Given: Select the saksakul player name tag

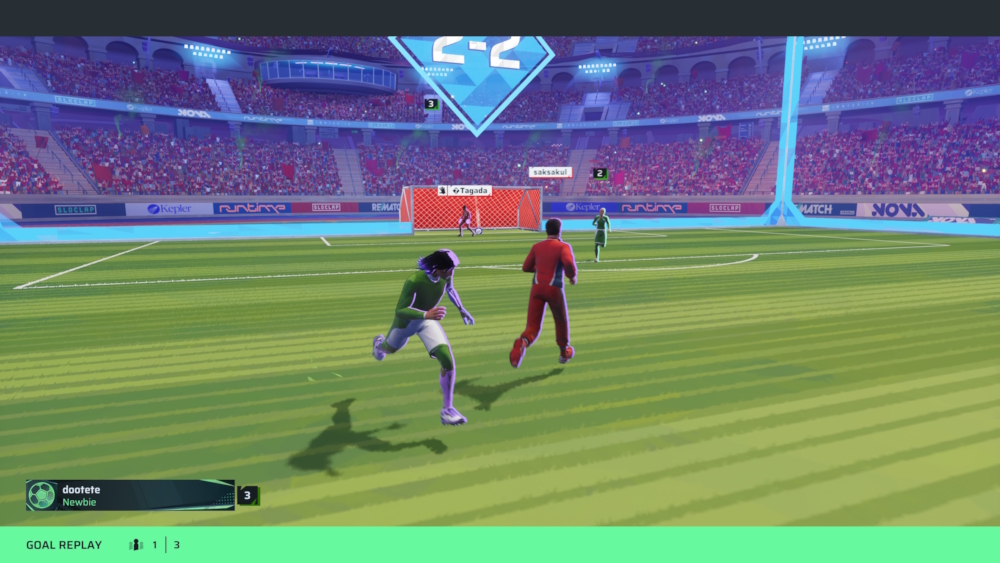Looking at the screenshot, I should [550, 172].
